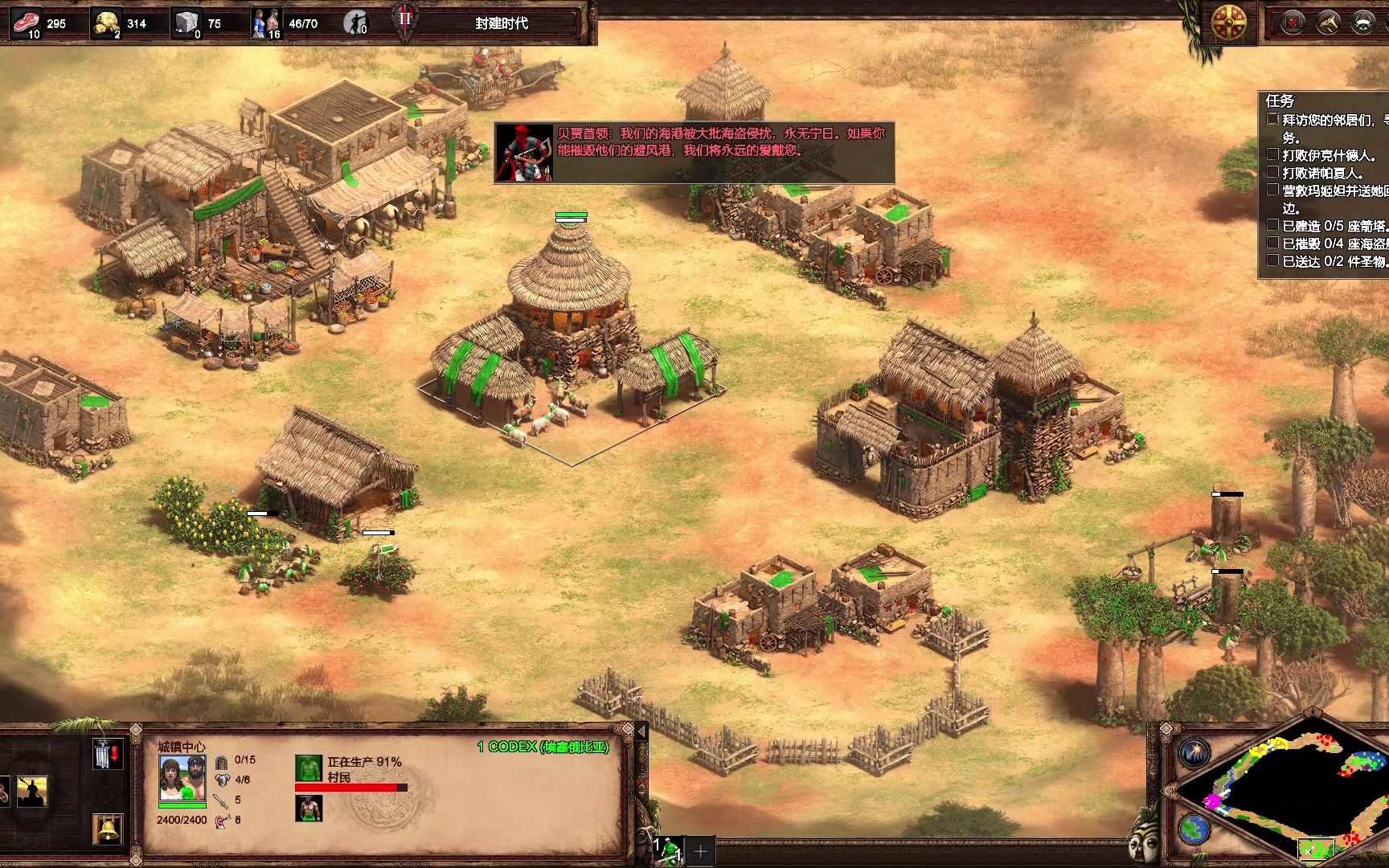Cancel the villager currently in production
Viewport: 1389px width, 868px height.
coord(309,768)
